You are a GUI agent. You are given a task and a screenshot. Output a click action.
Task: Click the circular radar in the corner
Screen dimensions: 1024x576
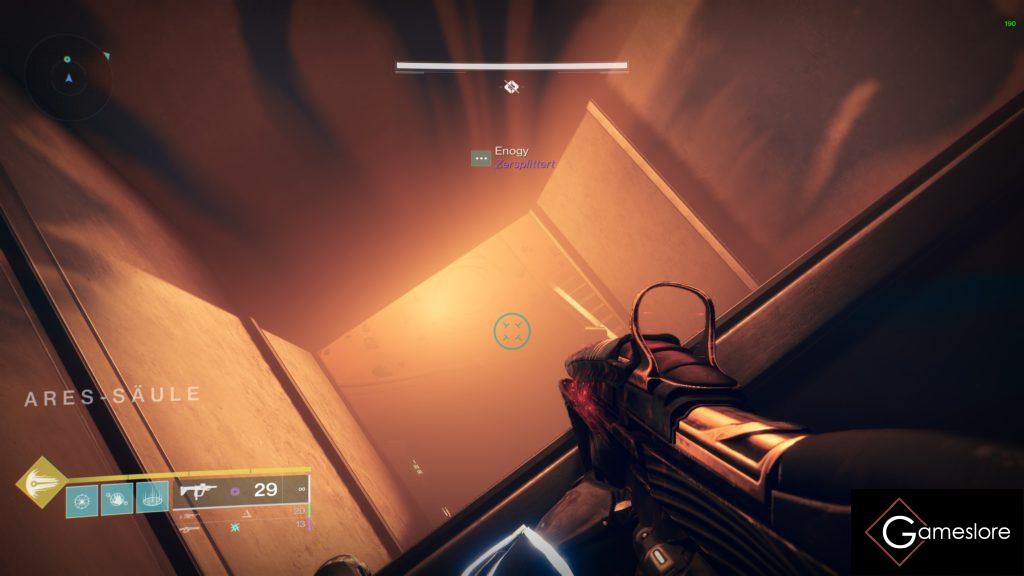pos(68,77)
